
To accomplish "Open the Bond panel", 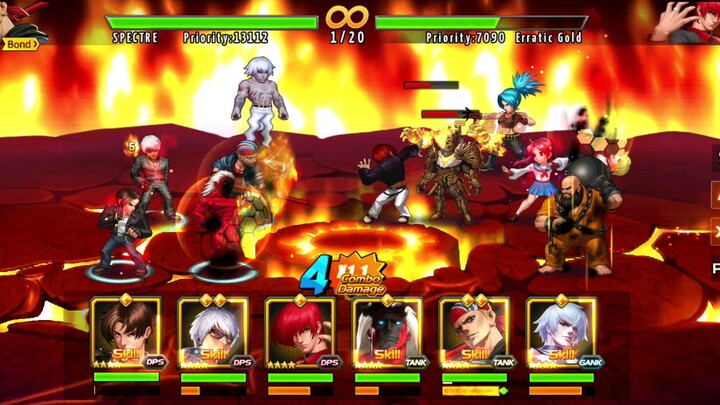I will [20, 44].
